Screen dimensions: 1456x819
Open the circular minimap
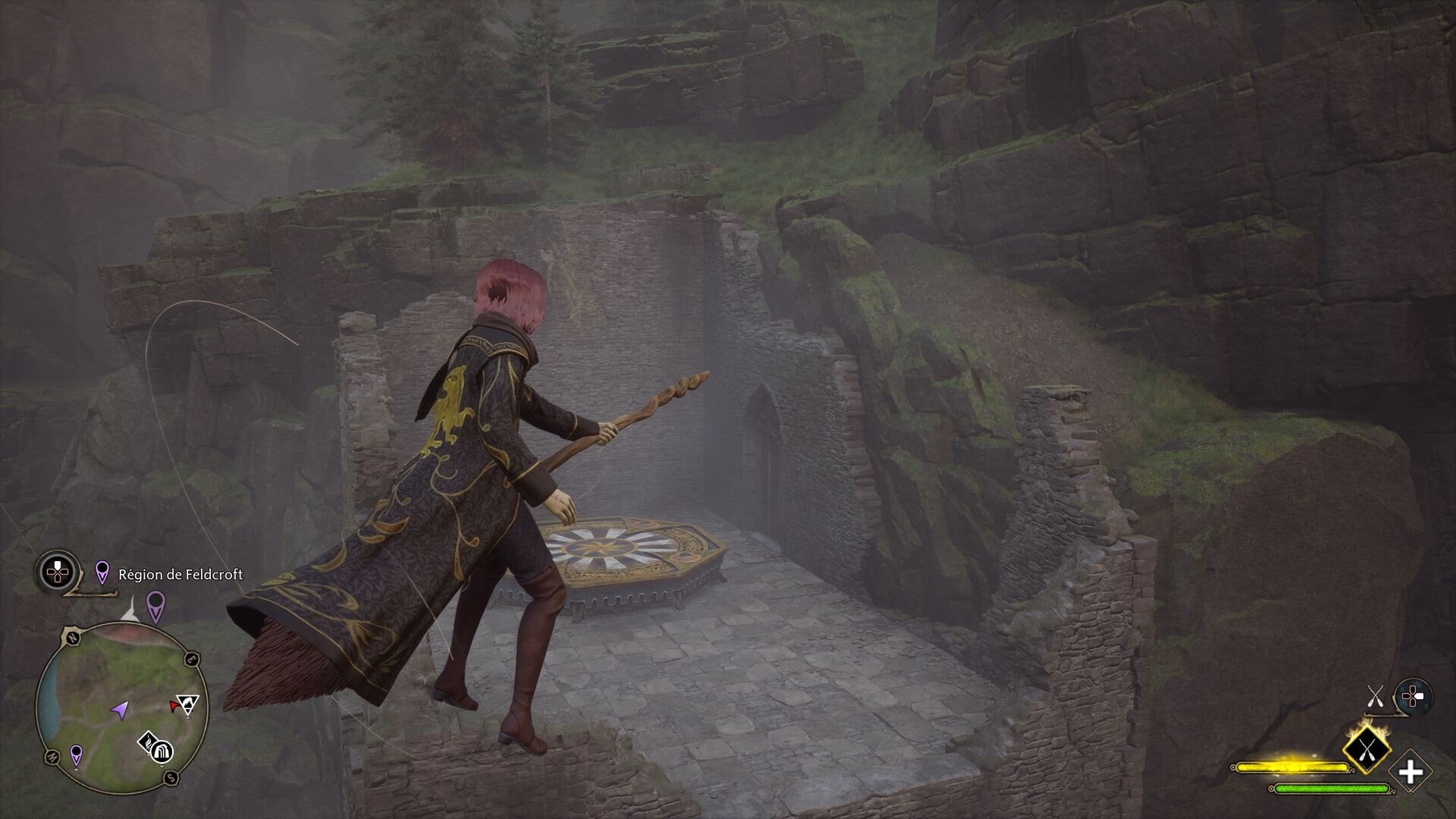121,706
